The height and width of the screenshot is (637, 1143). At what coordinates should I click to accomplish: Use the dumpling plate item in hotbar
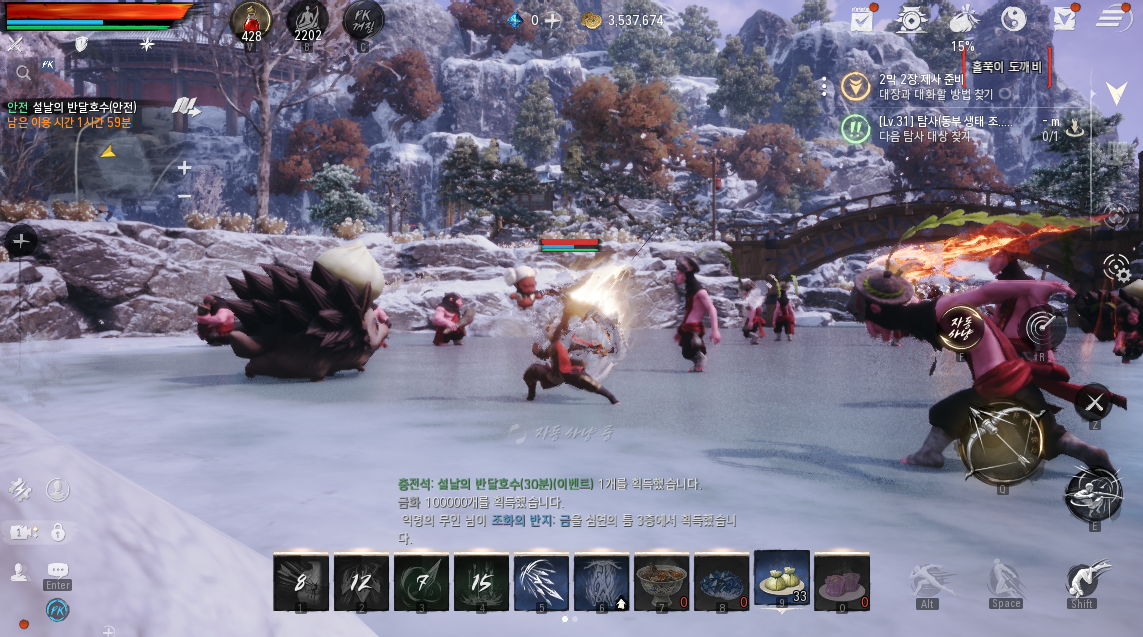click(781, 579)
